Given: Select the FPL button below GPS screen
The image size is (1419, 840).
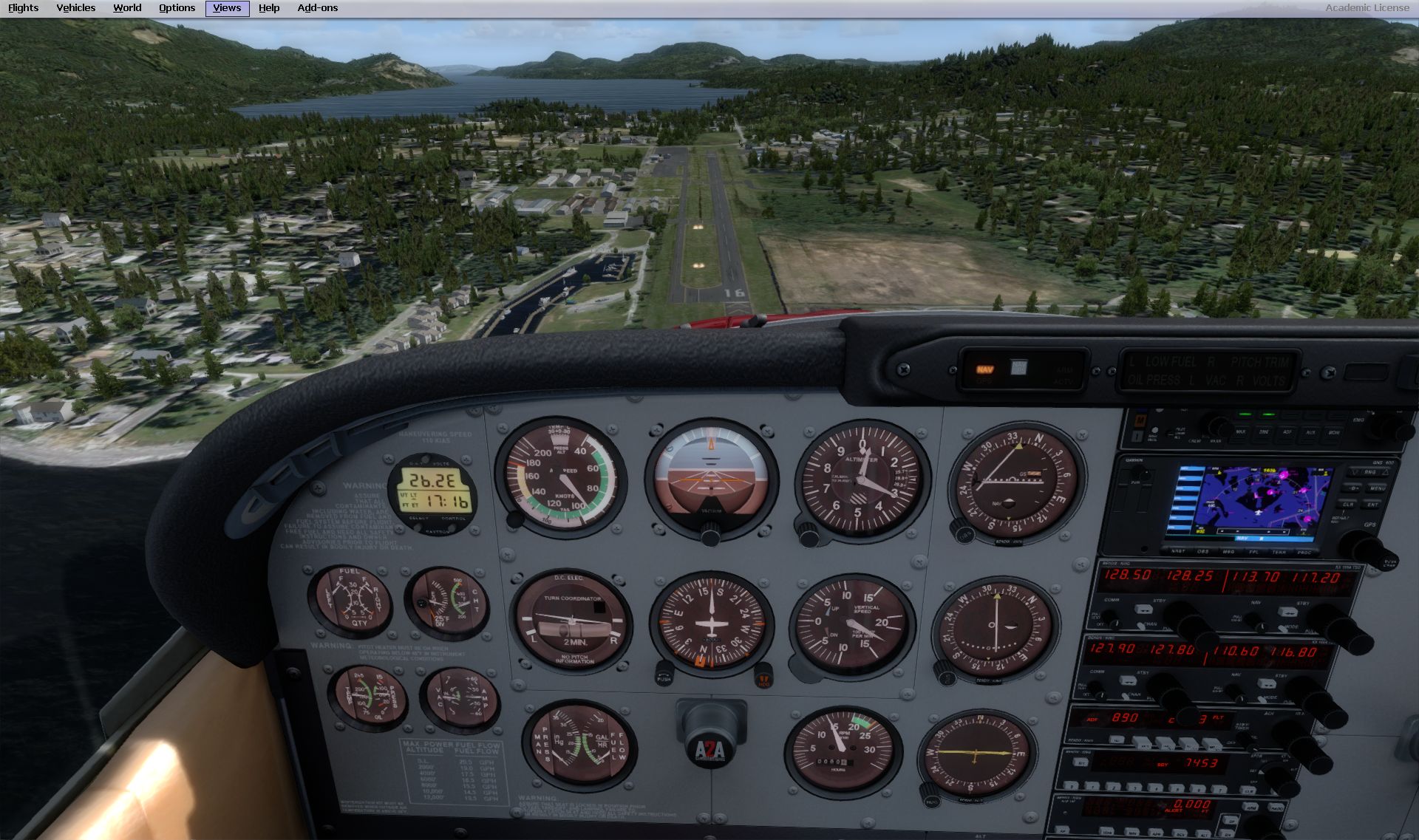Looking at the screenshot, I should click(1253, 552).
